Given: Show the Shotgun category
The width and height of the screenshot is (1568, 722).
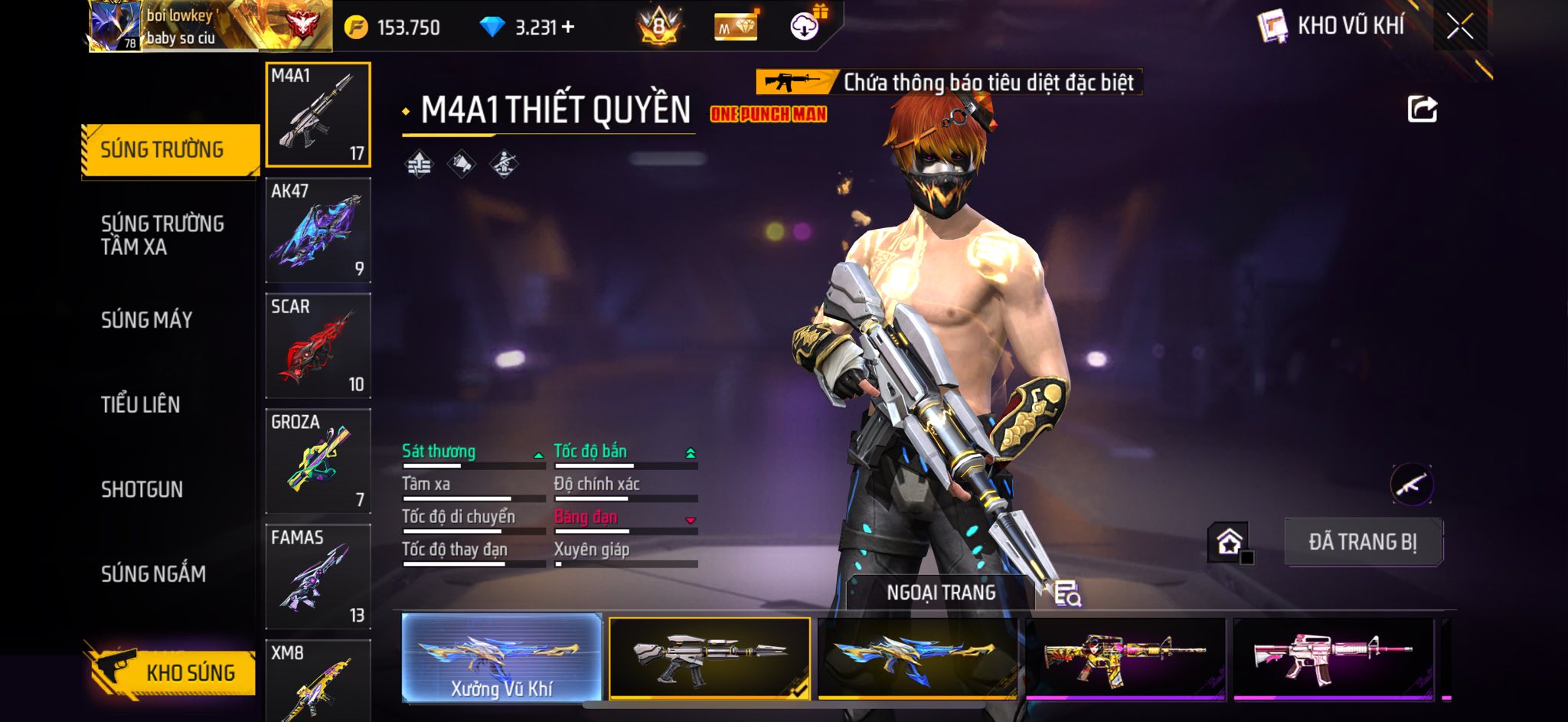Looking at the screenshot, I should point(142,490).
